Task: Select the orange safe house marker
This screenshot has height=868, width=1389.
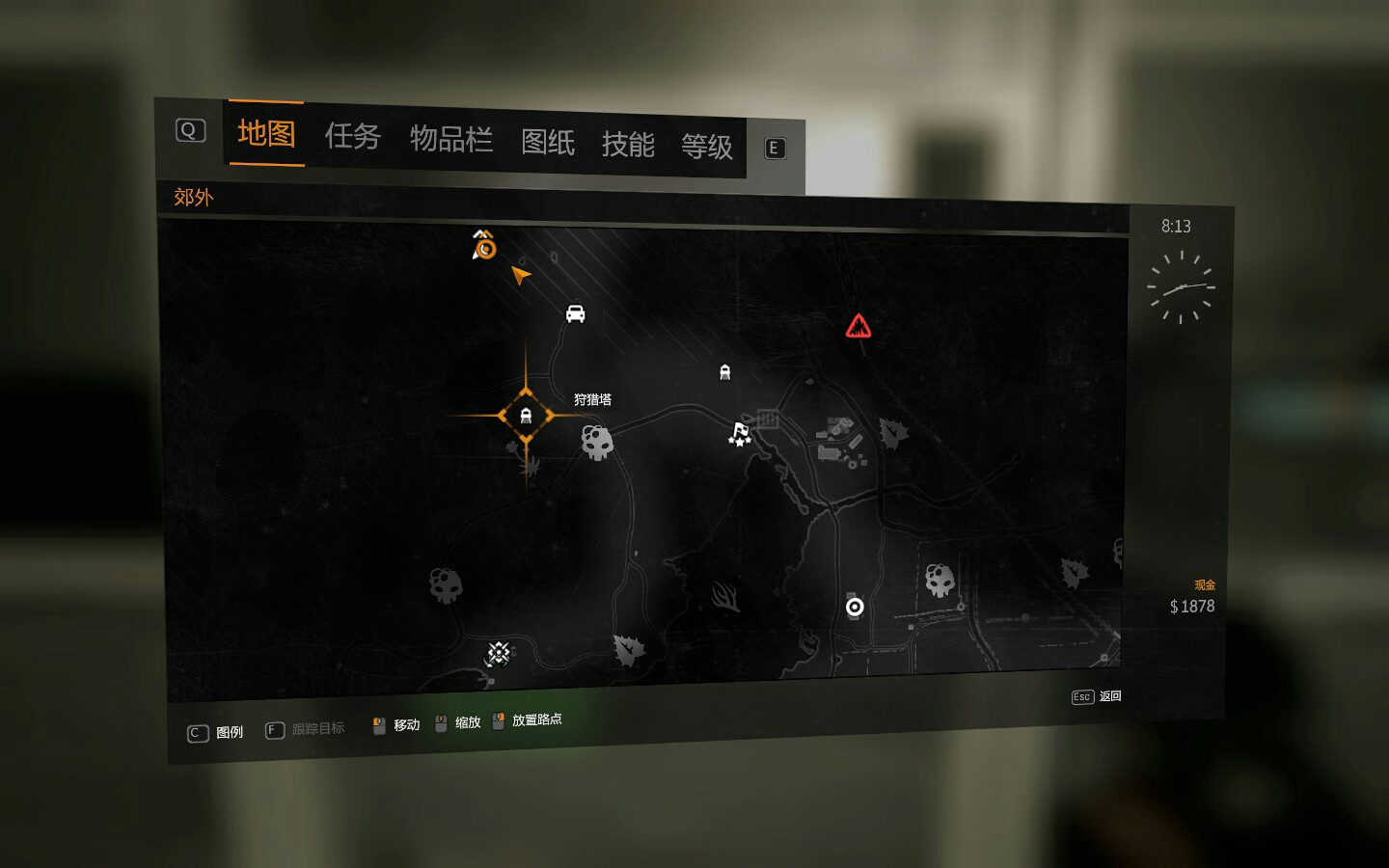Action: coord(483,246)
